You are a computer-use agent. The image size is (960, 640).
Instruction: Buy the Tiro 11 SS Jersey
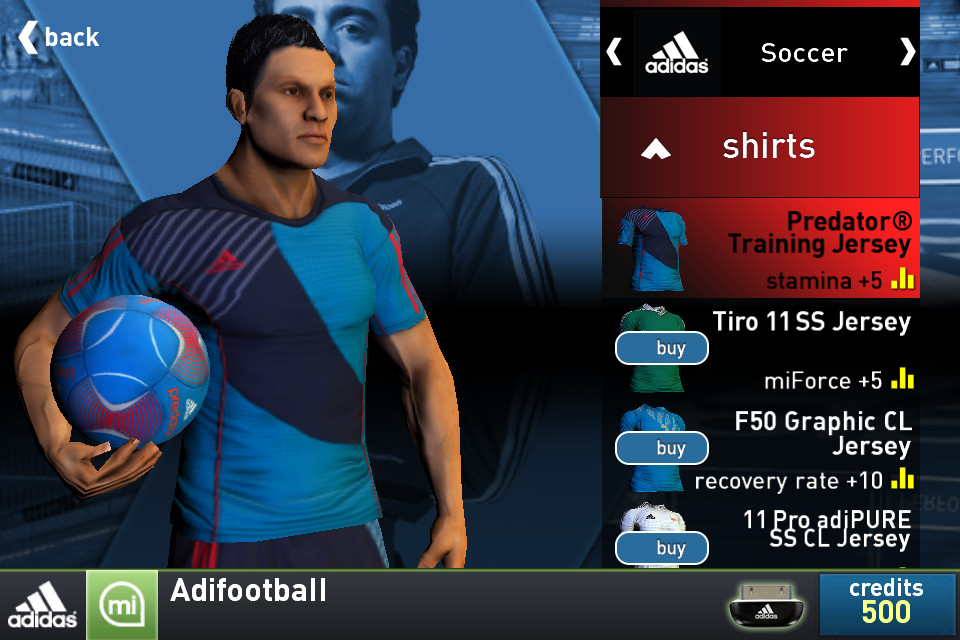[x=662, y=348]
